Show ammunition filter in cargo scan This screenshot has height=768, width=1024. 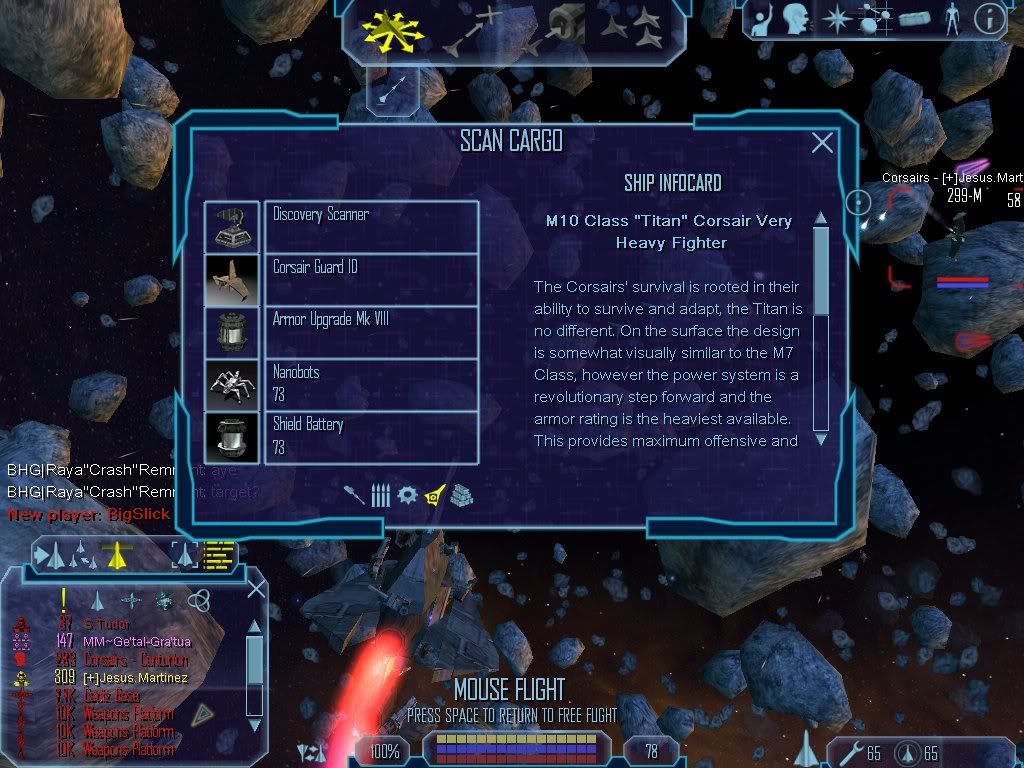380,494
